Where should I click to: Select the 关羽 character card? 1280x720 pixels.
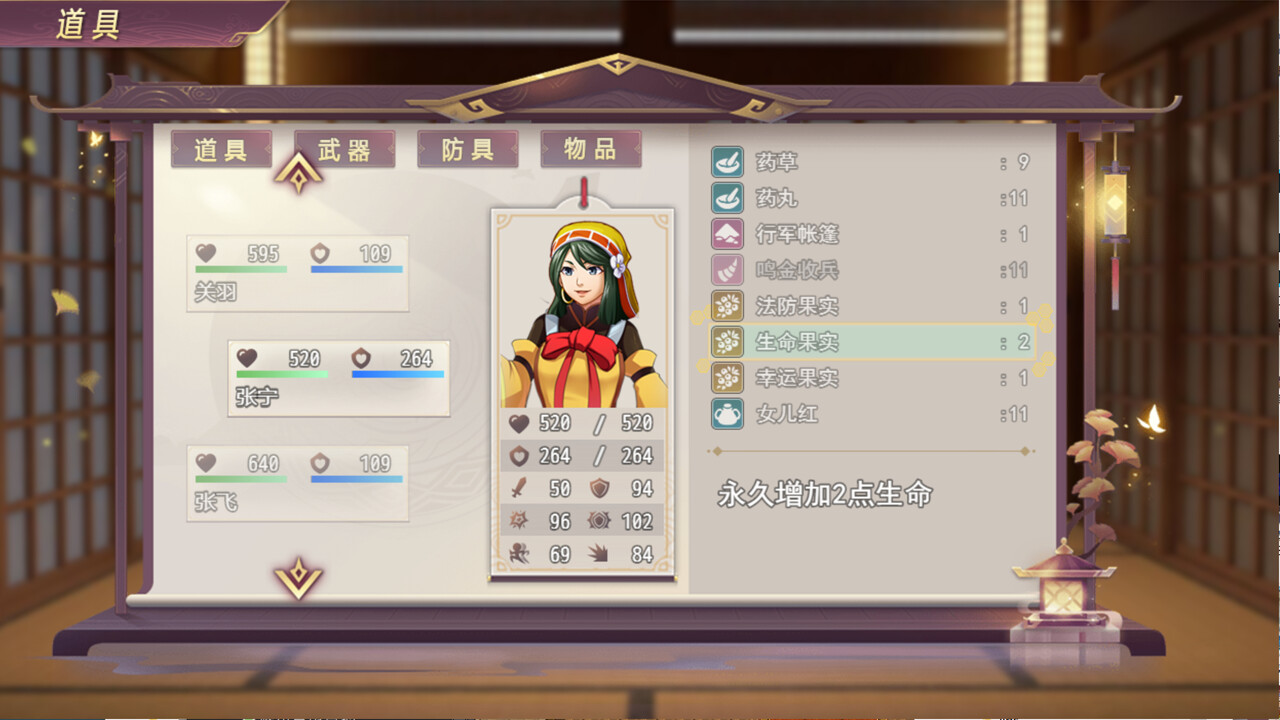tap(297, 275)
